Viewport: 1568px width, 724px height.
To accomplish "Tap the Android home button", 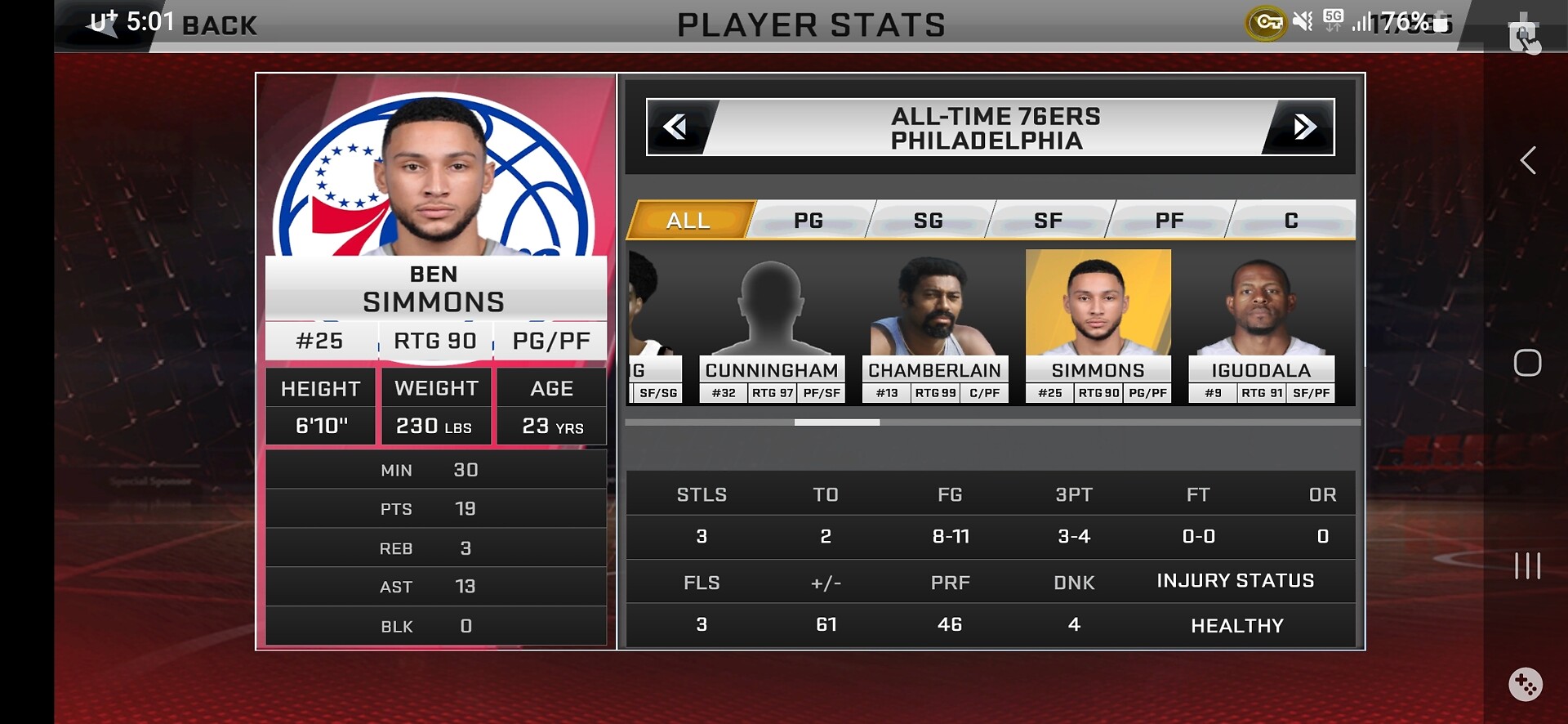I will [1527, 363].
